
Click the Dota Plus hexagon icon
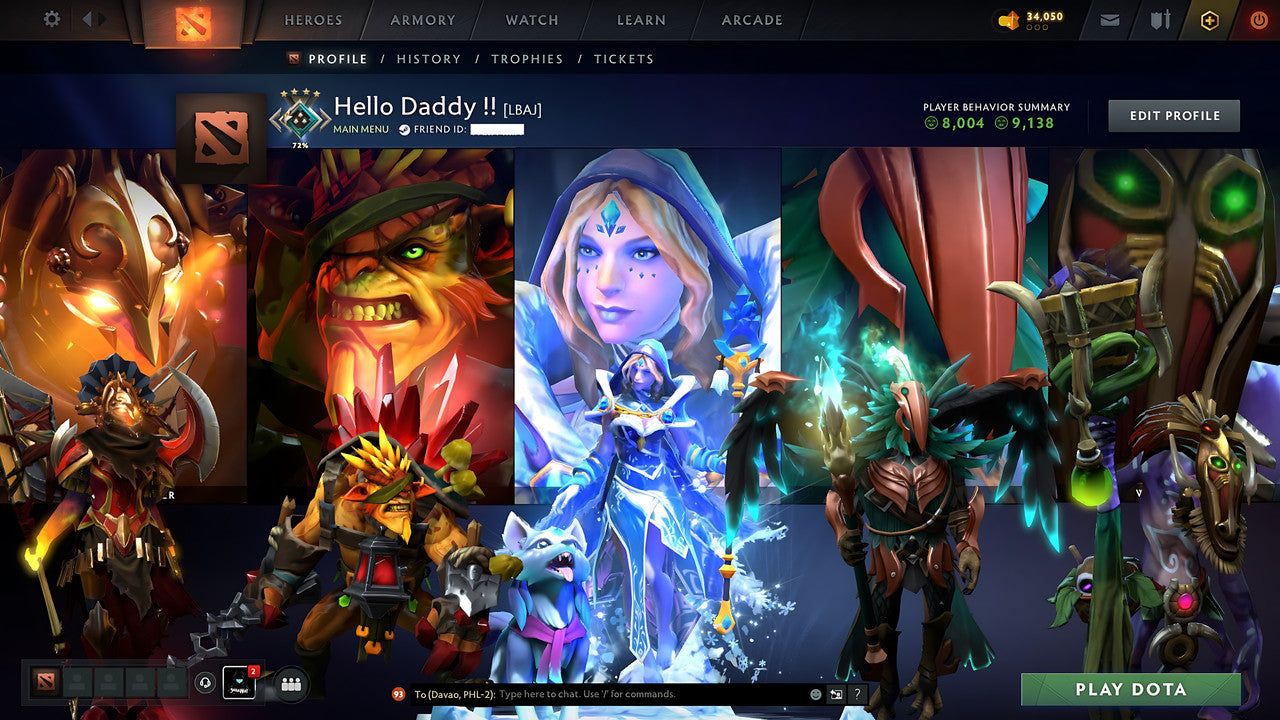[1208, 19]
